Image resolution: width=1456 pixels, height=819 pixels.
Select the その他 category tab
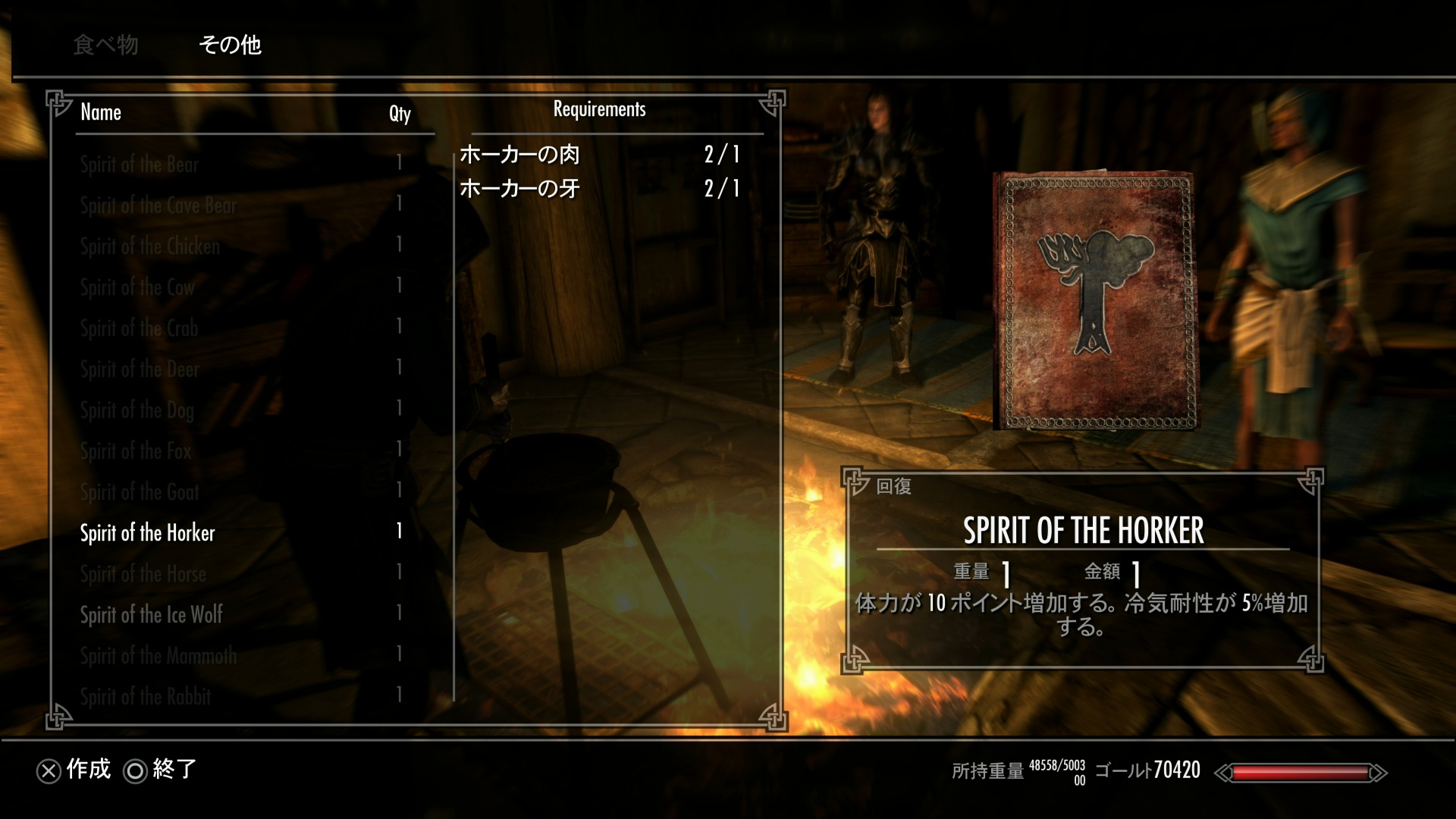click(230, 45)
